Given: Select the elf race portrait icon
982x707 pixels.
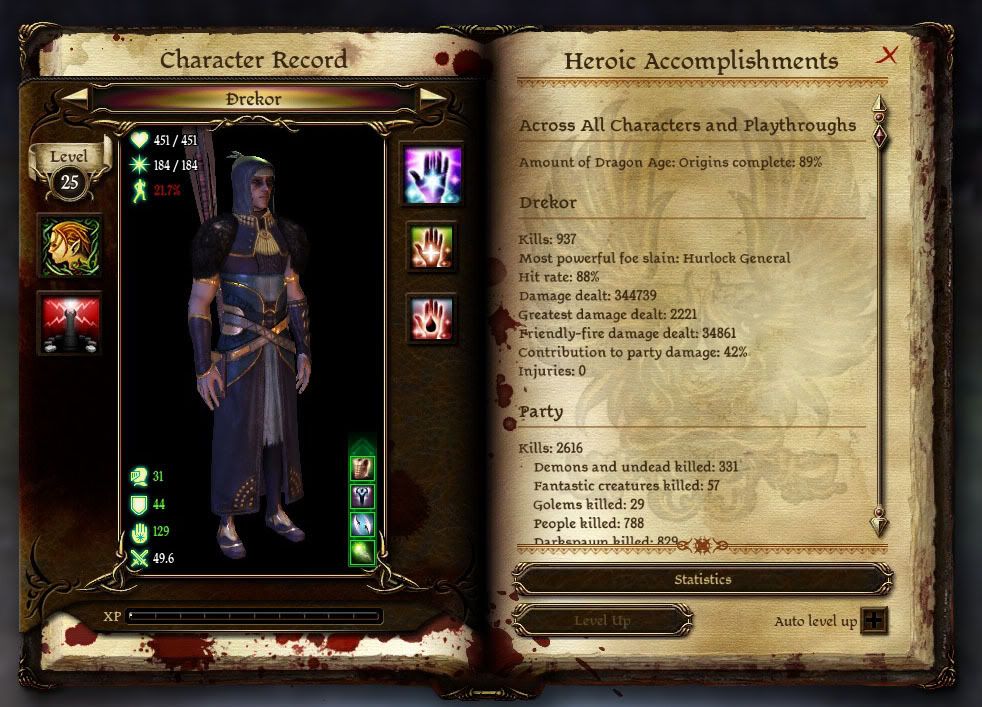Looking at the screenshot, I should (x=69, y=246).
